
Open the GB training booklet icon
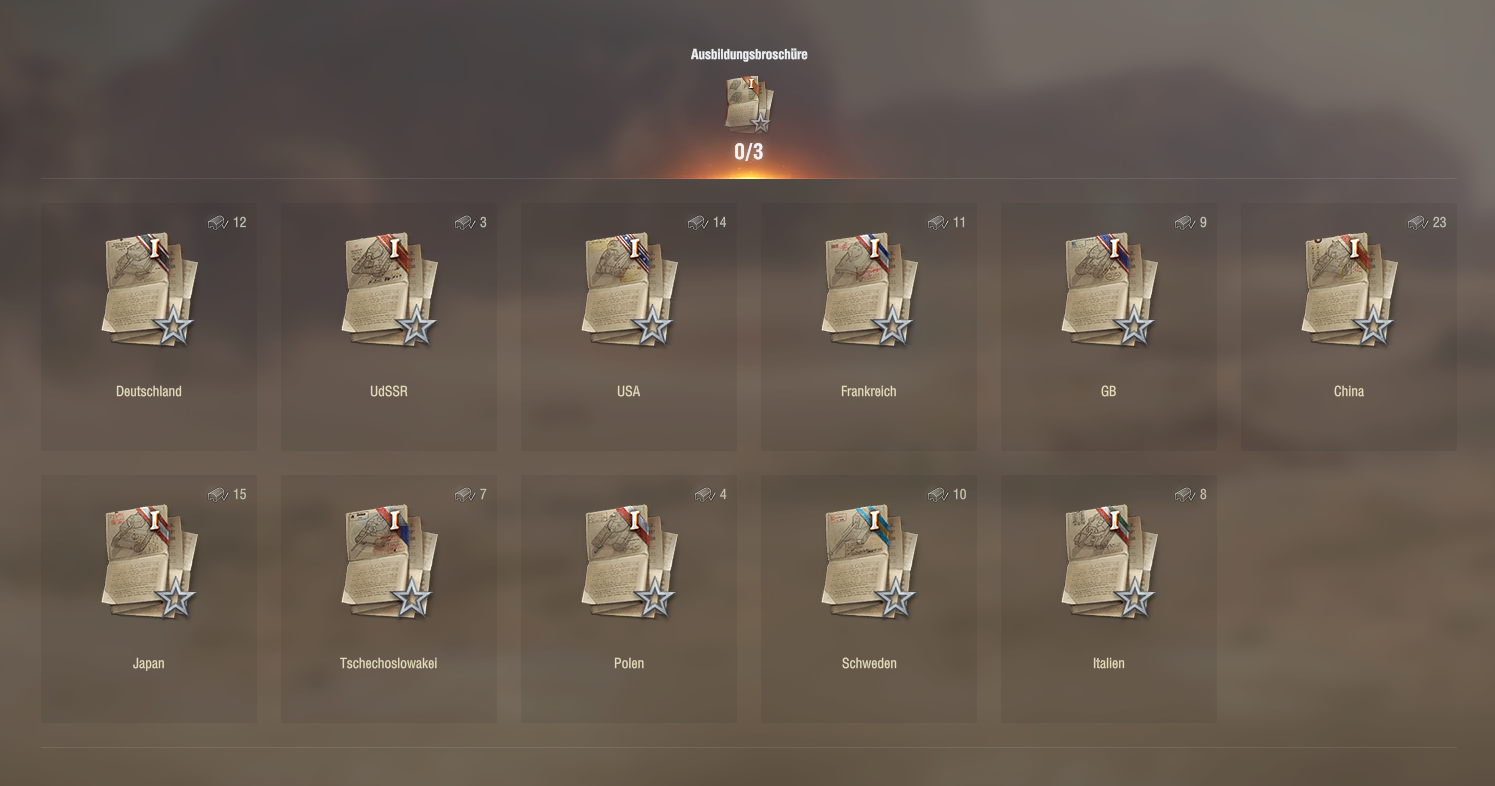pyautogui.click(x=1109, y=288)
